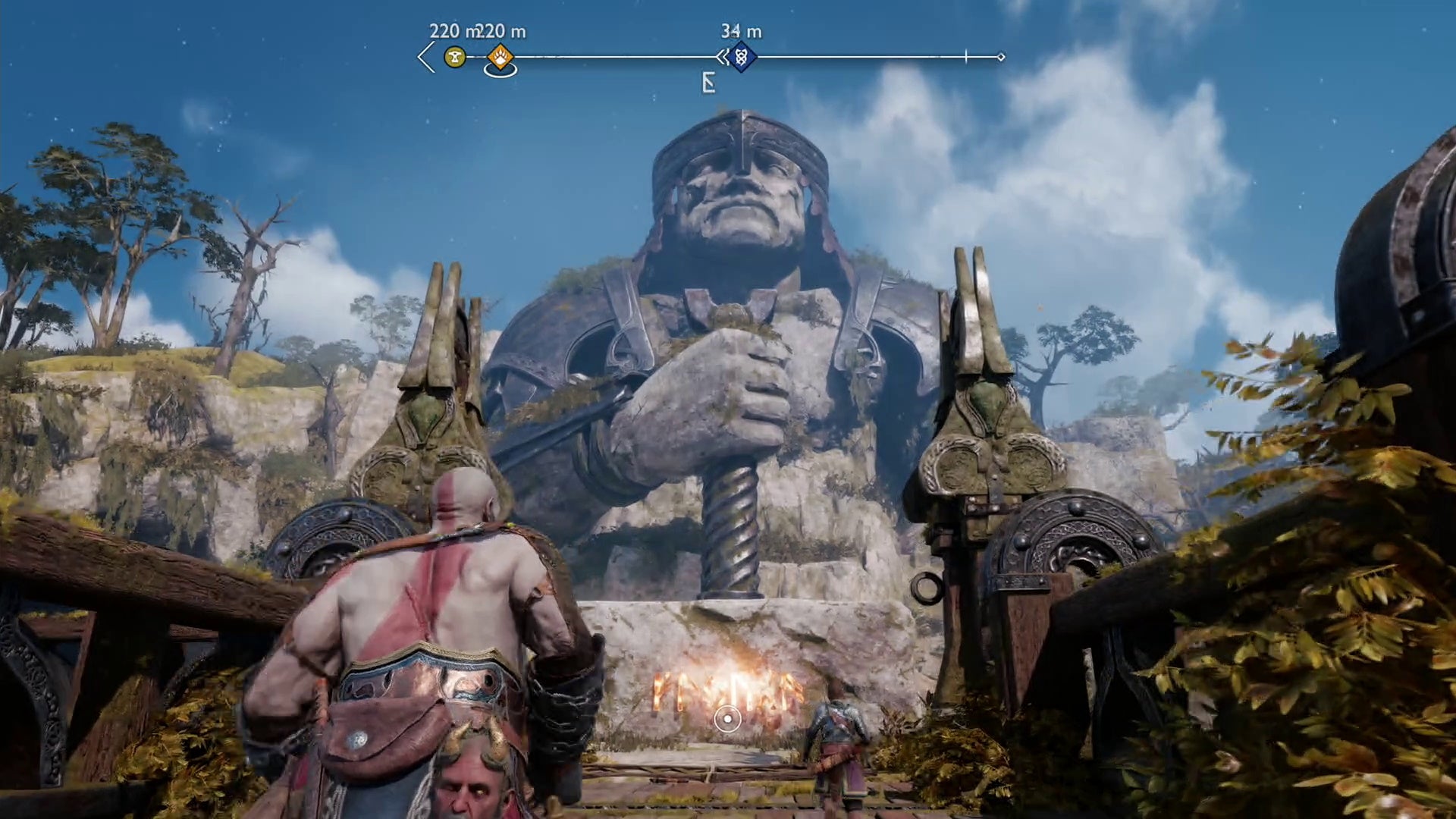The width and height of the screenshot is (1456, 819).
Task: Select the blue knot diamond compass marker
Action: [x=742, y=57]
